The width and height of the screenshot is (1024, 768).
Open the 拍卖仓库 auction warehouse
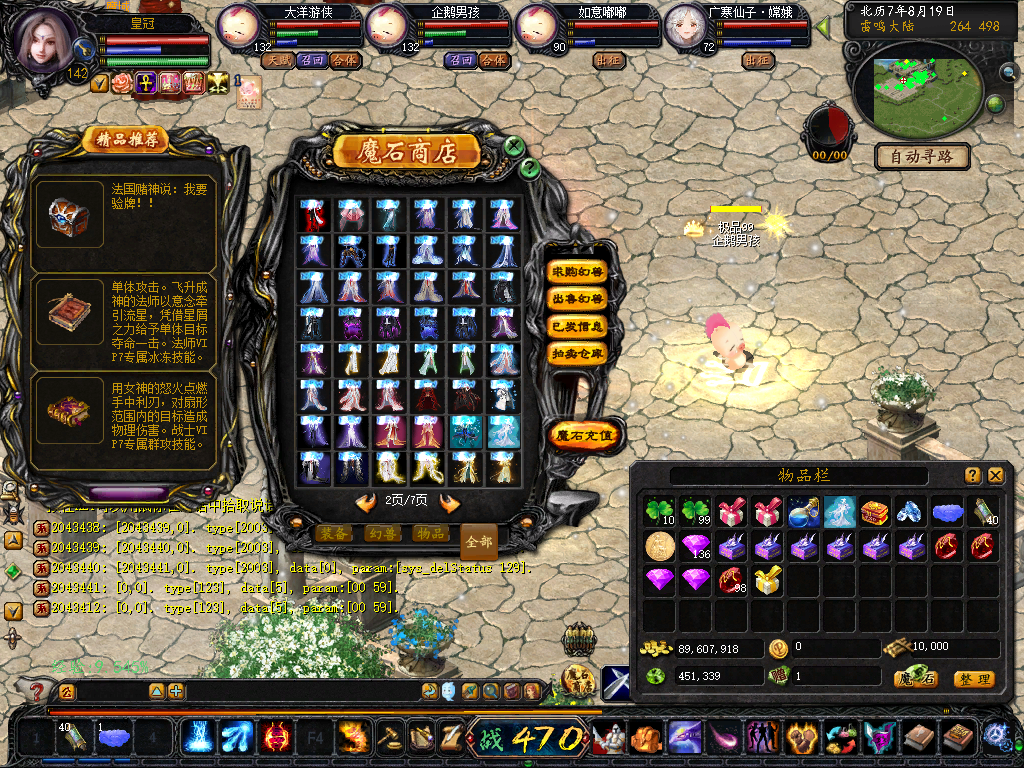click(577, 352)
